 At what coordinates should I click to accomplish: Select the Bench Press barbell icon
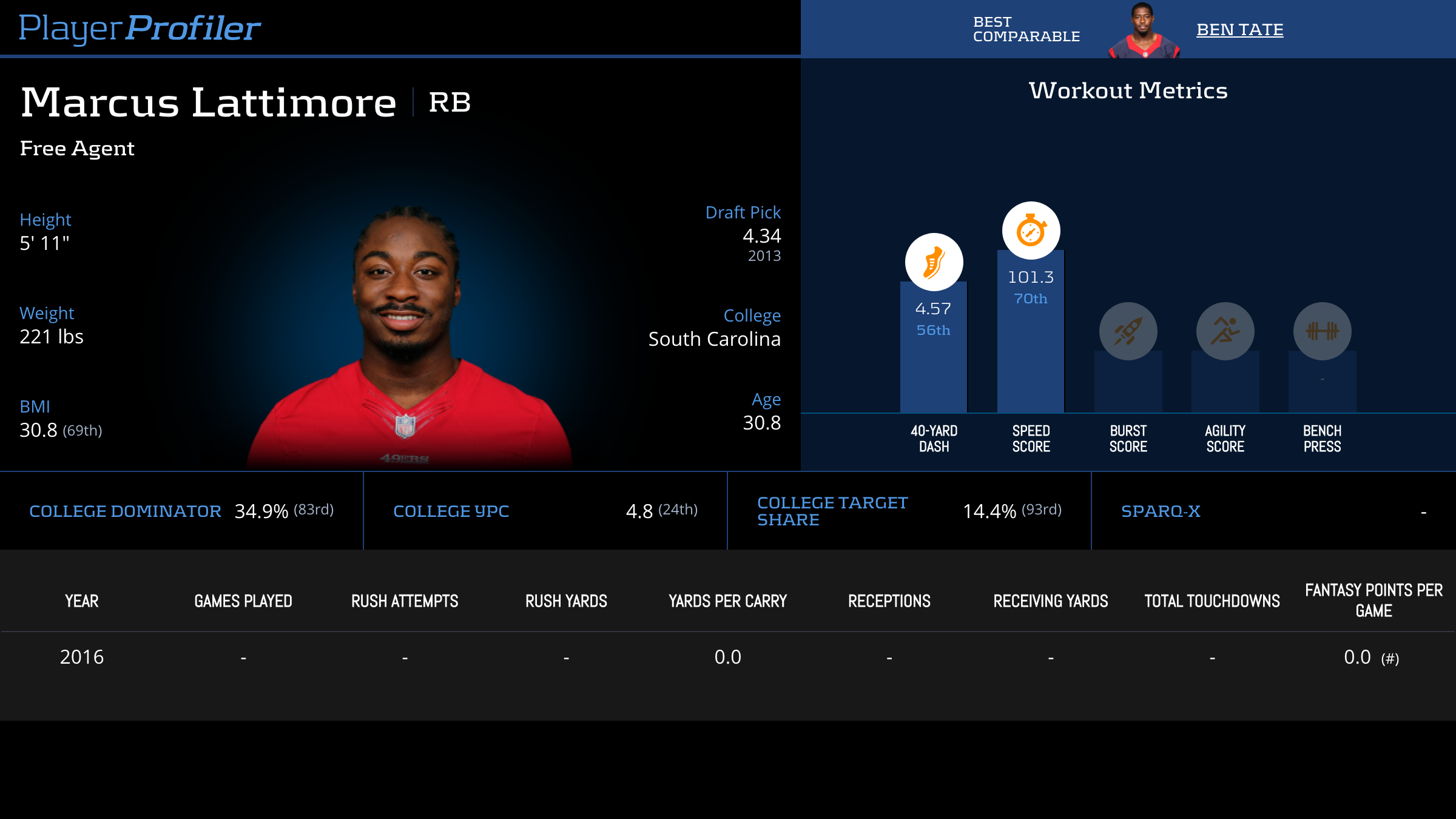1322,331
